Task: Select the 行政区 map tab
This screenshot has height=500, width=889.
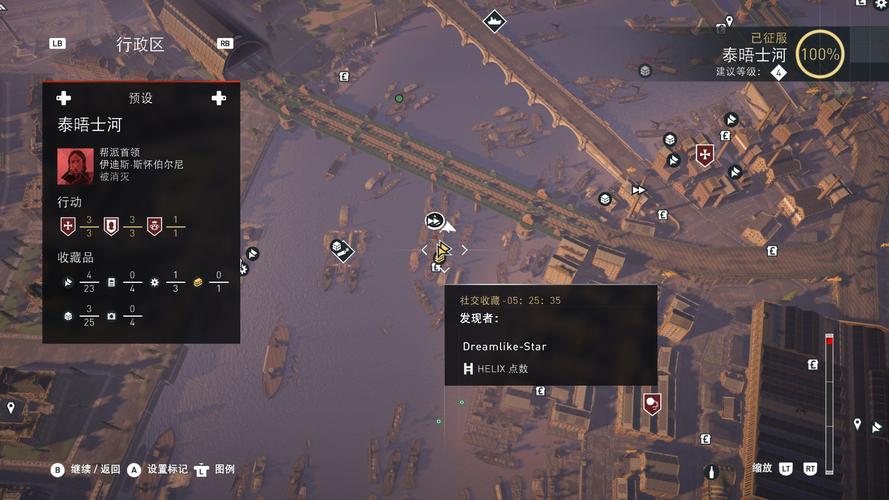Action: (140, 44)
